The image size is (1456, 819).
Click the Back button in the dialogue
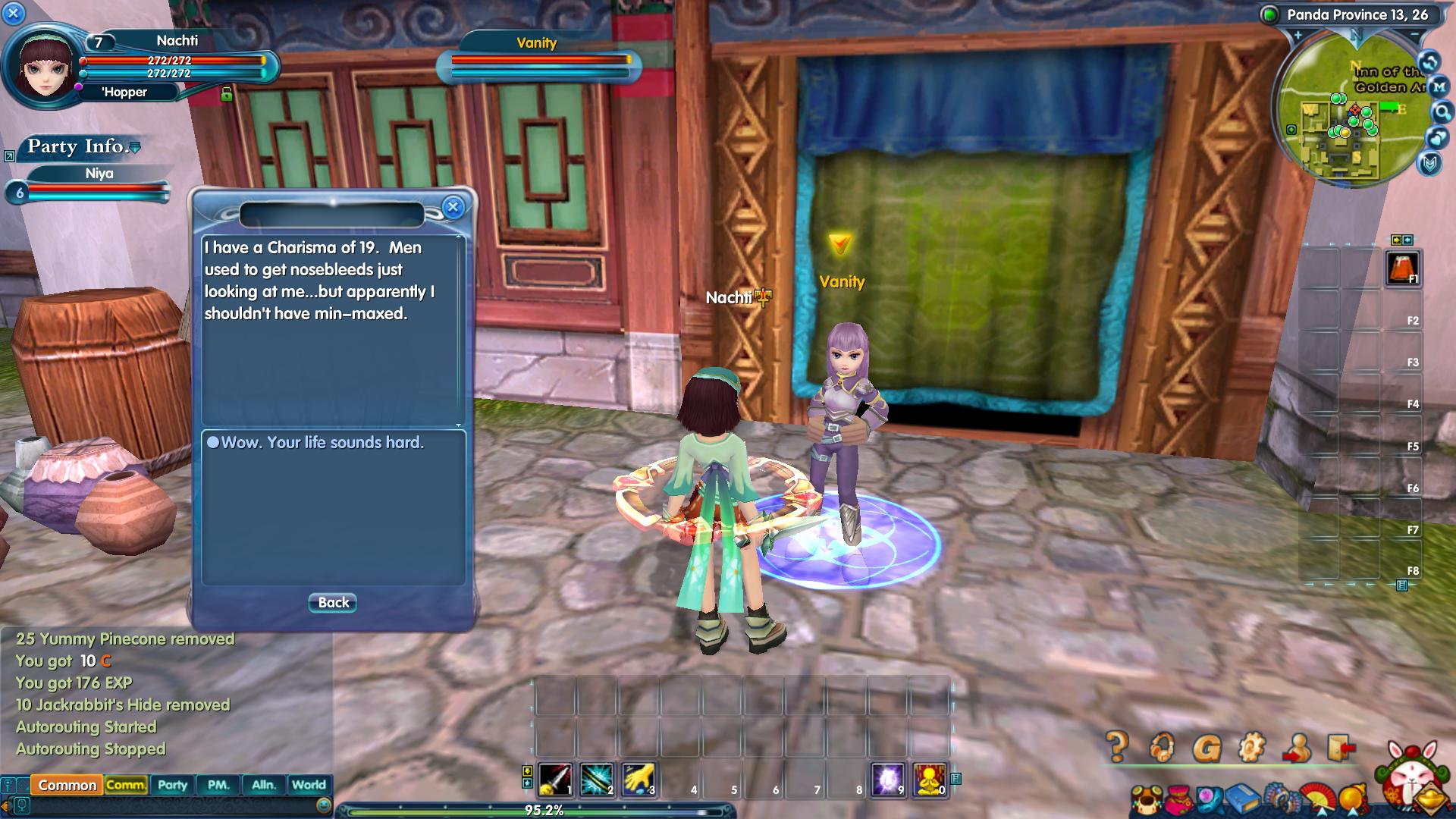(333, 603)
